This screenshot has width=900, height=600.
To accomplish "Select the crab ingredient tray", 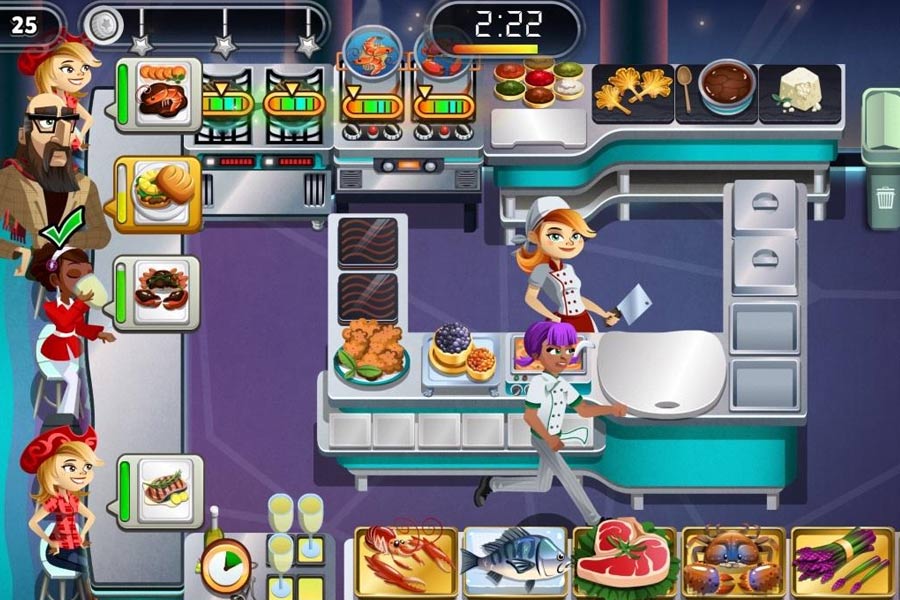I will tap(733, 562).
